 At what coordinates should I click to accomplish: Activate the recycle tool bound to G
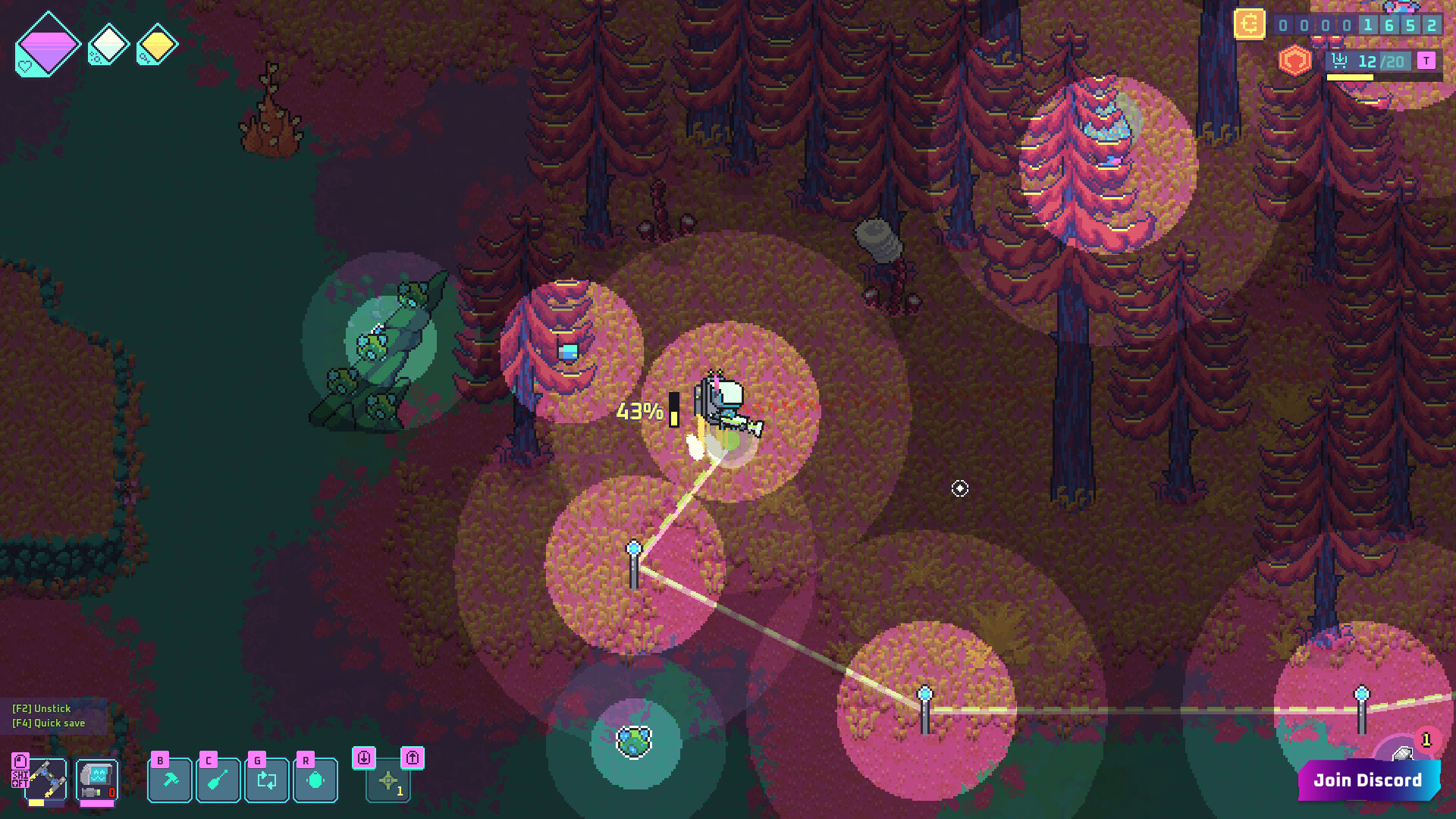(x=266, y=779)
